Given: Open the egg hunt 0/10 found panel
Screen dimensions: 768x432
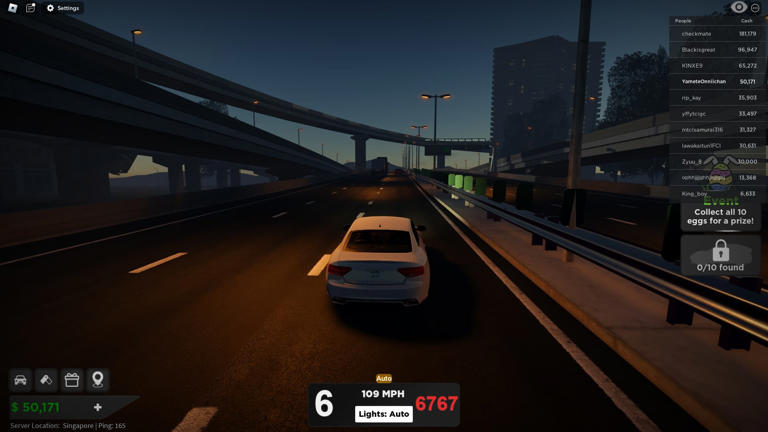Looking at the screenshot, I should 720,255.
